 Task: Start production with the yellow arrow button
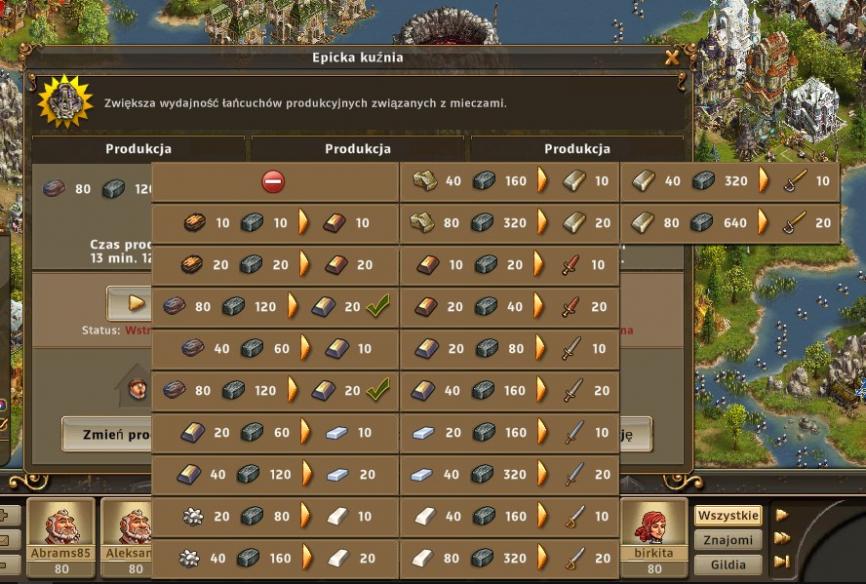127,302
